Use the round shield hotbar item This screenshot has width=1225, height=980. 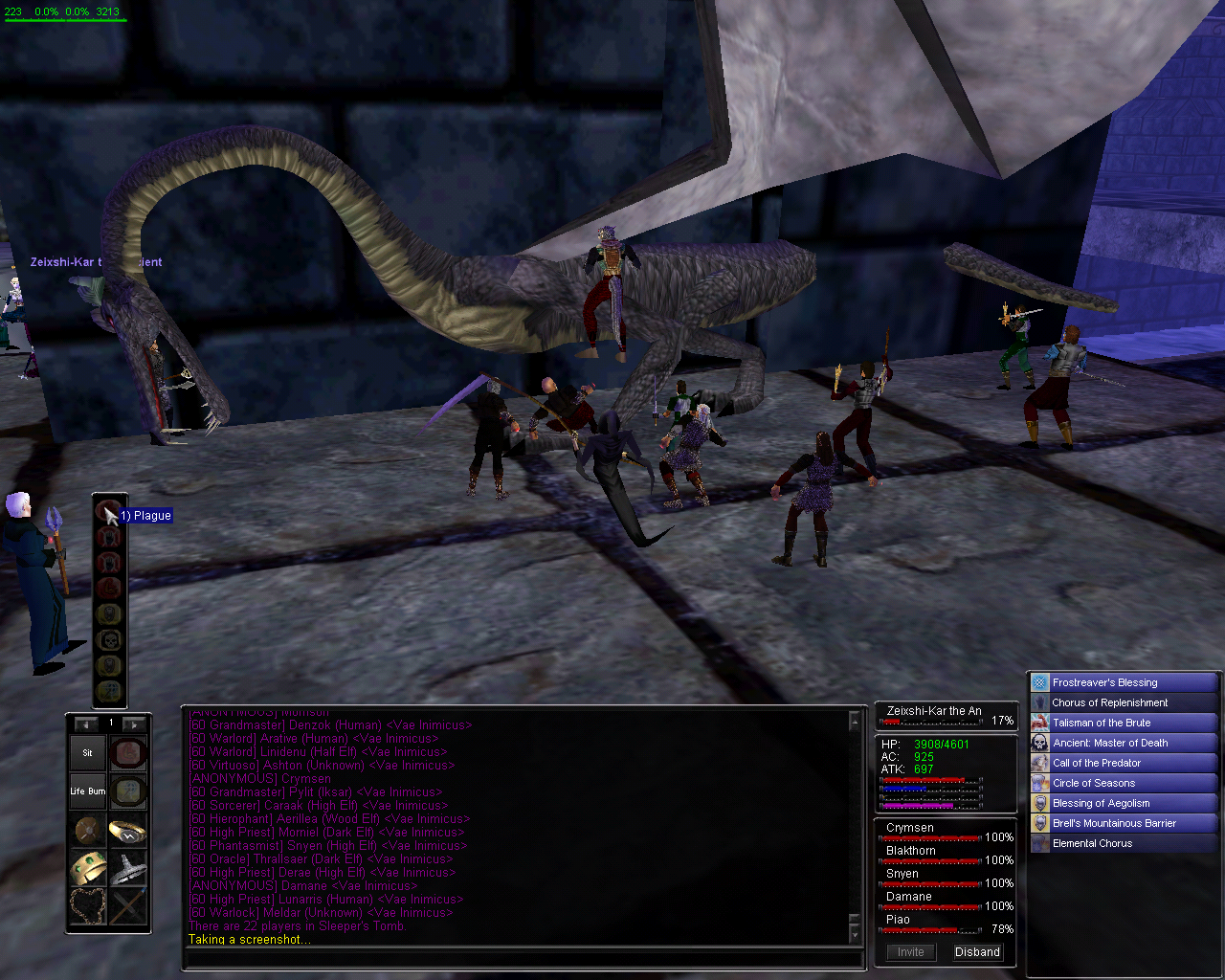click(x=87, y=830)
